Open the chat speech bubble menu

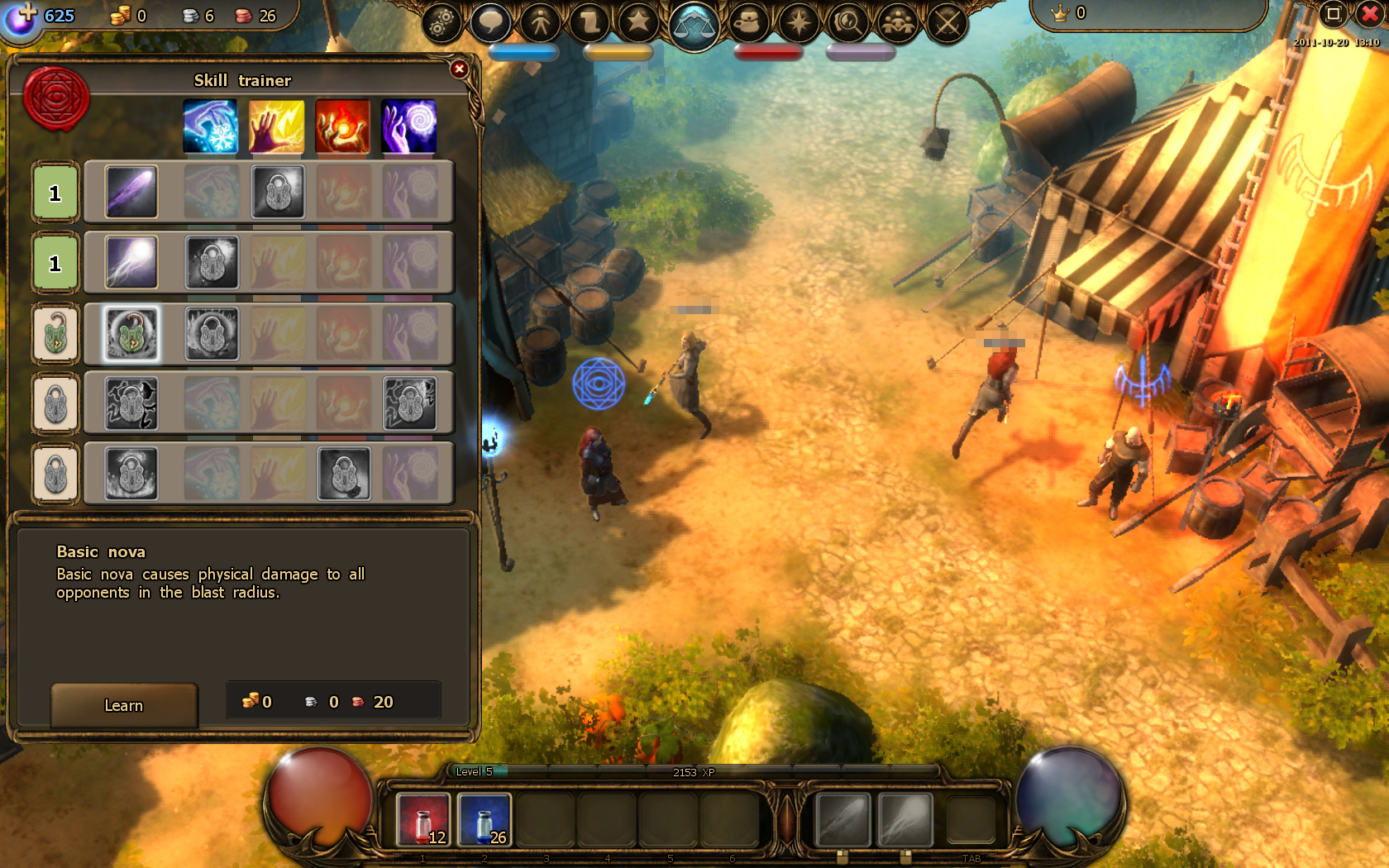[x=490, y=22]
